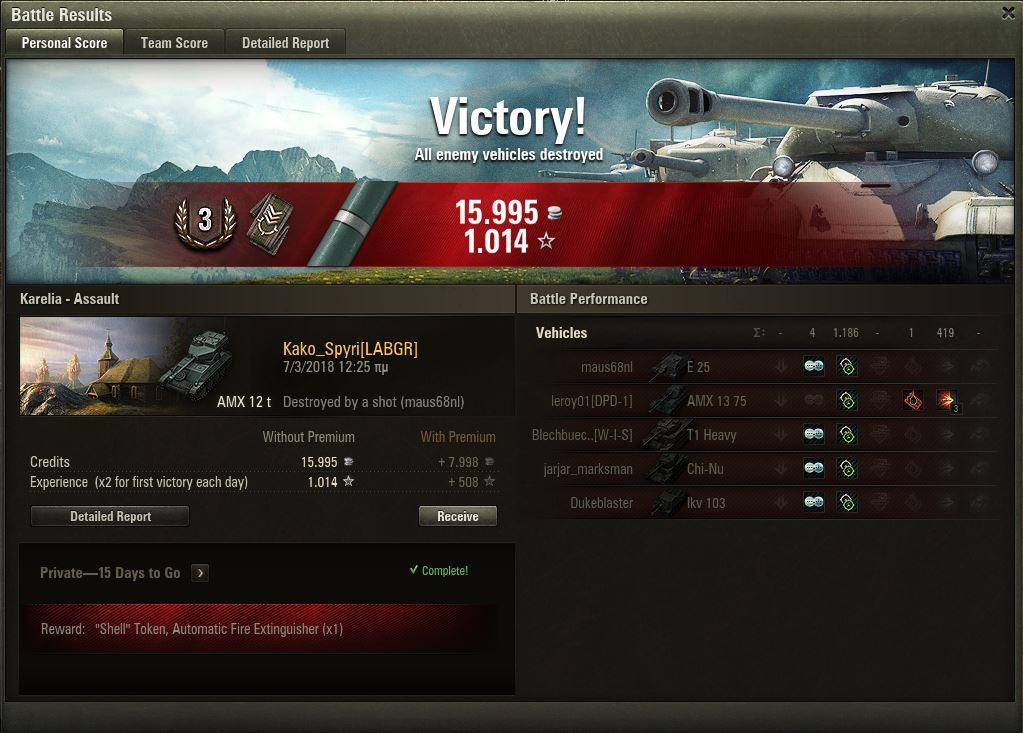Select the Personal Score tab
1023x733 pixels.
(64, 43)
